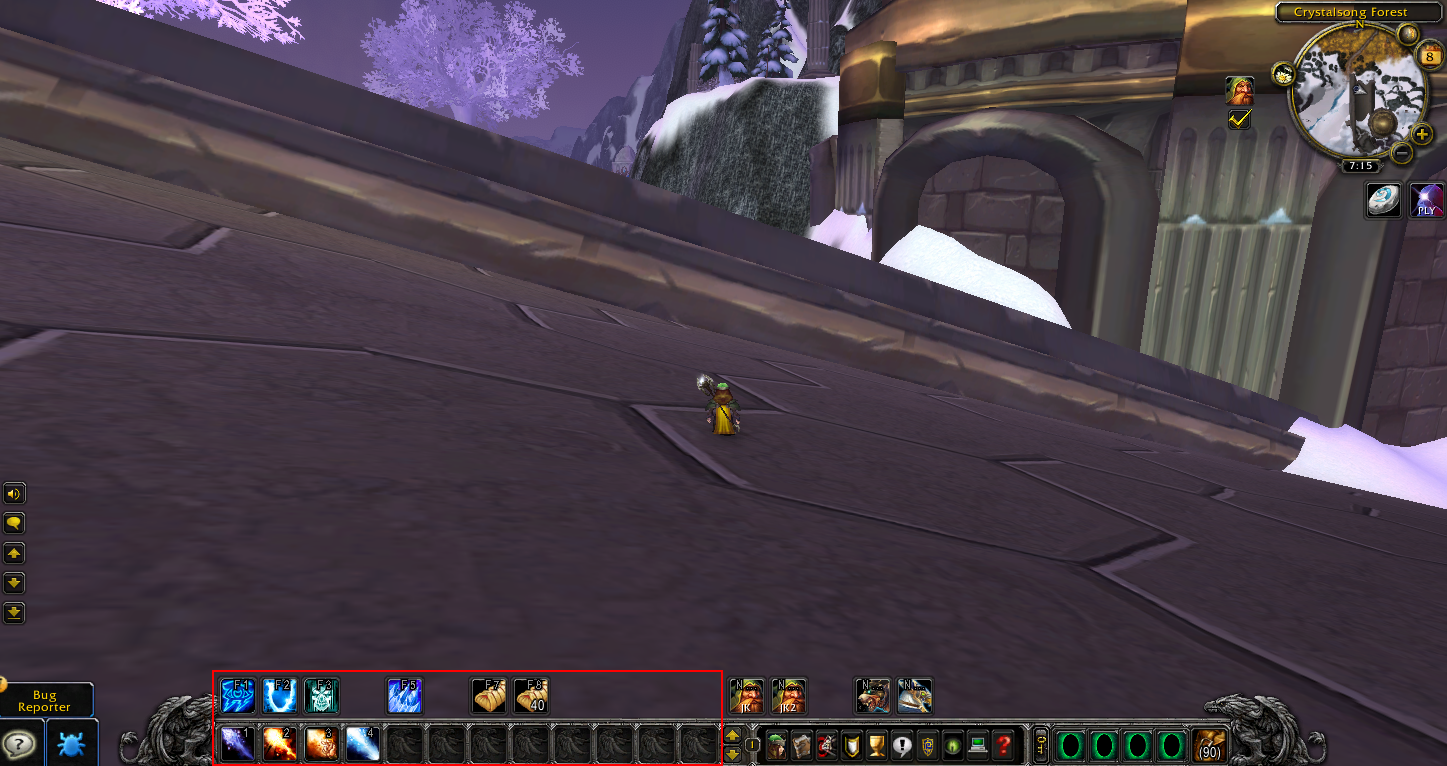Use the frost bolt spell in slot 4
Screen dimensions: 1447x766
[363, 744]
